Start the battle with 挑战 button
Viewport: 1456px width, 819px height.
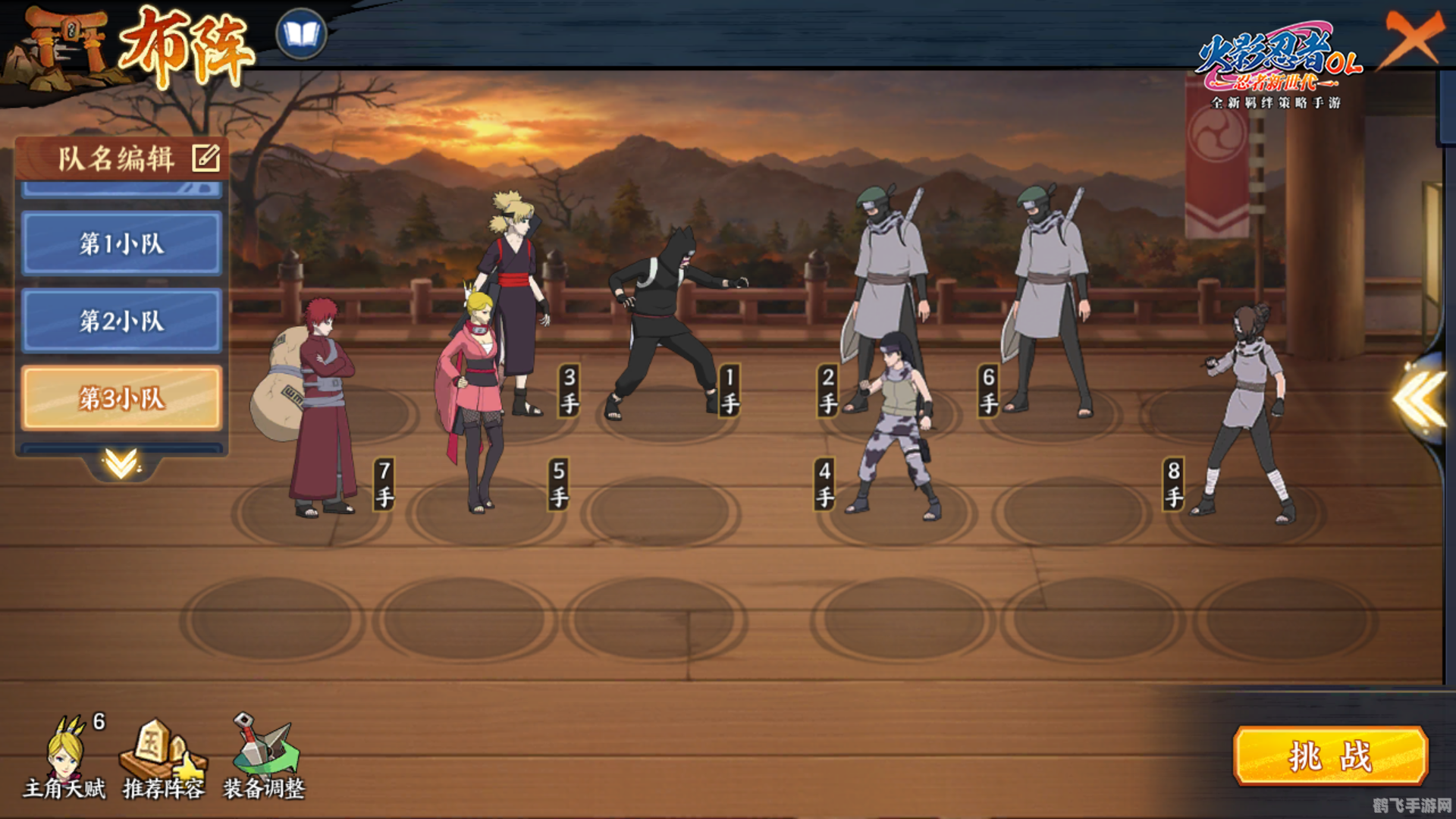point(1330,755)
